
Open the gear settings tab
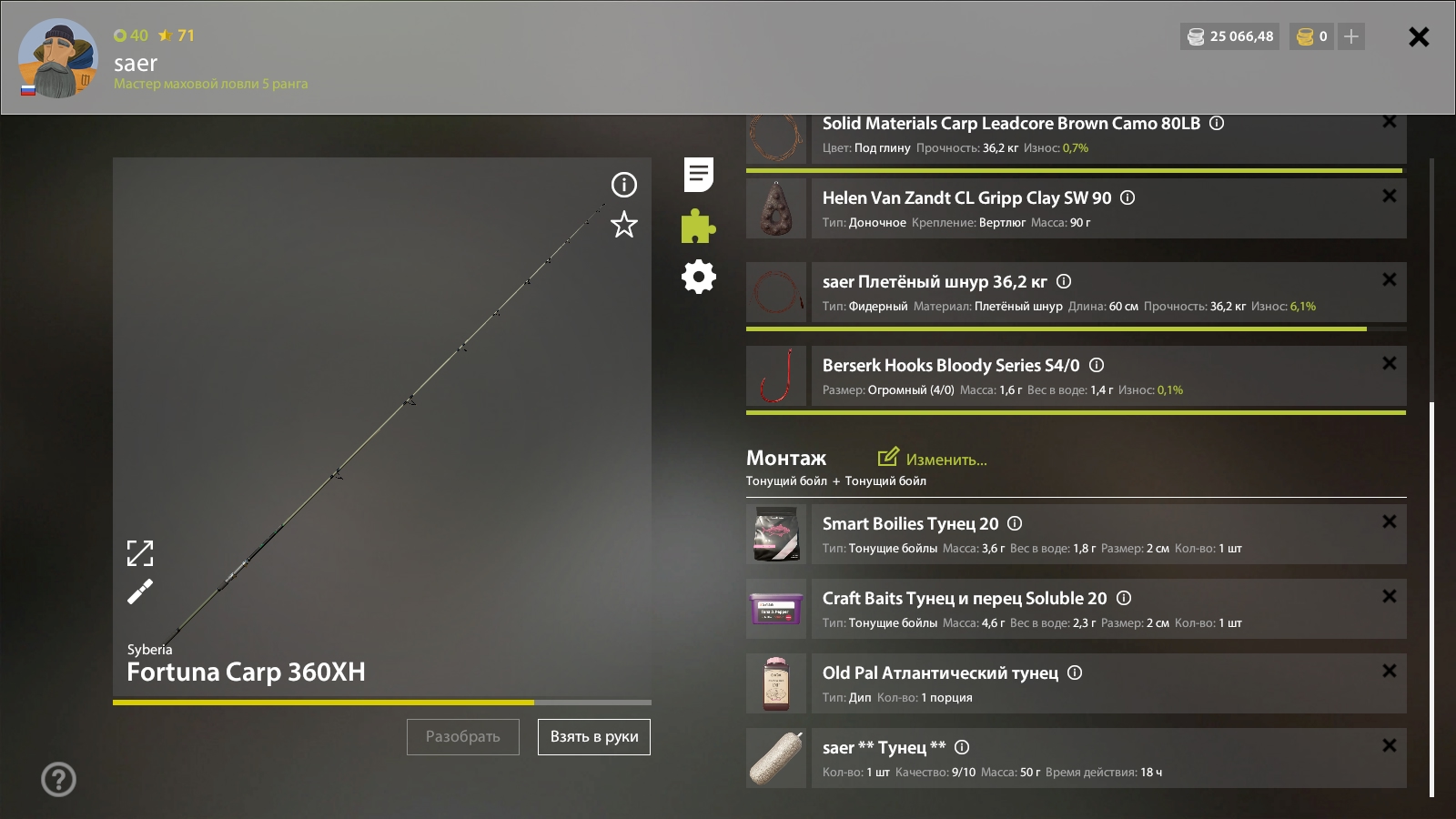click(x=698, y=277)
